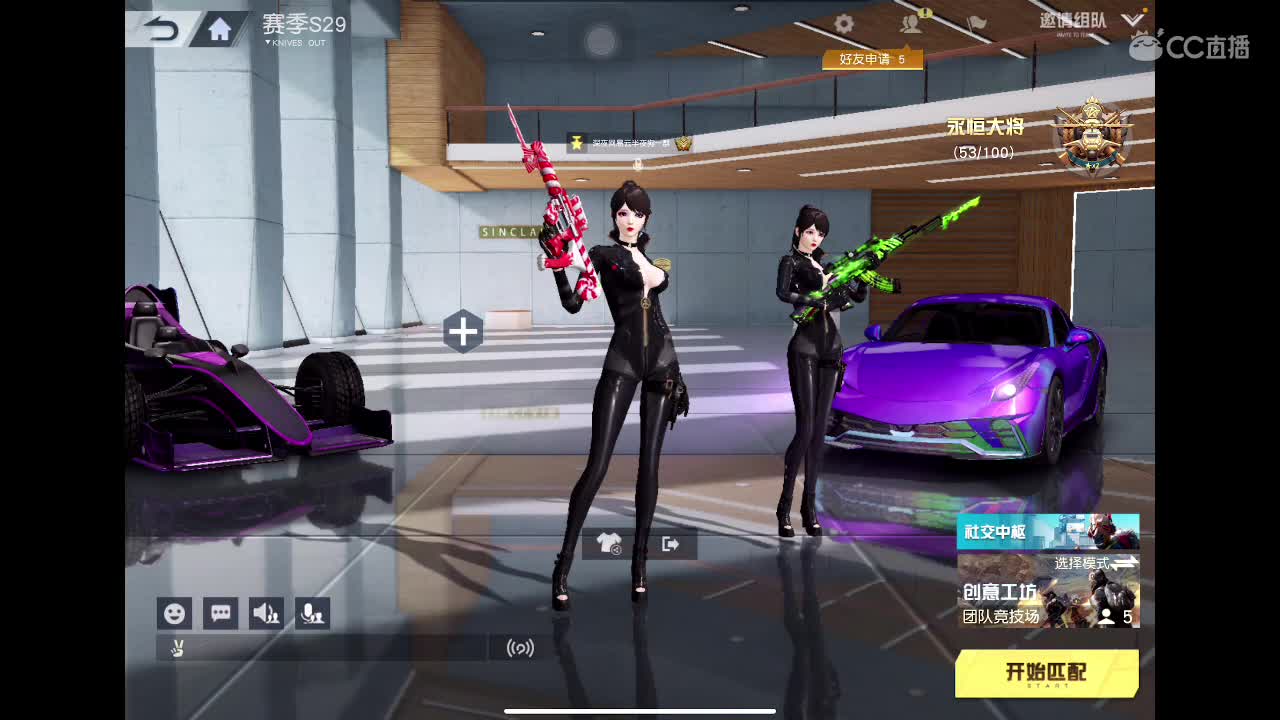Viewport: 1280px width, 720px height.
Task: Toggle your microphone on or off
Action: [312, 613]
